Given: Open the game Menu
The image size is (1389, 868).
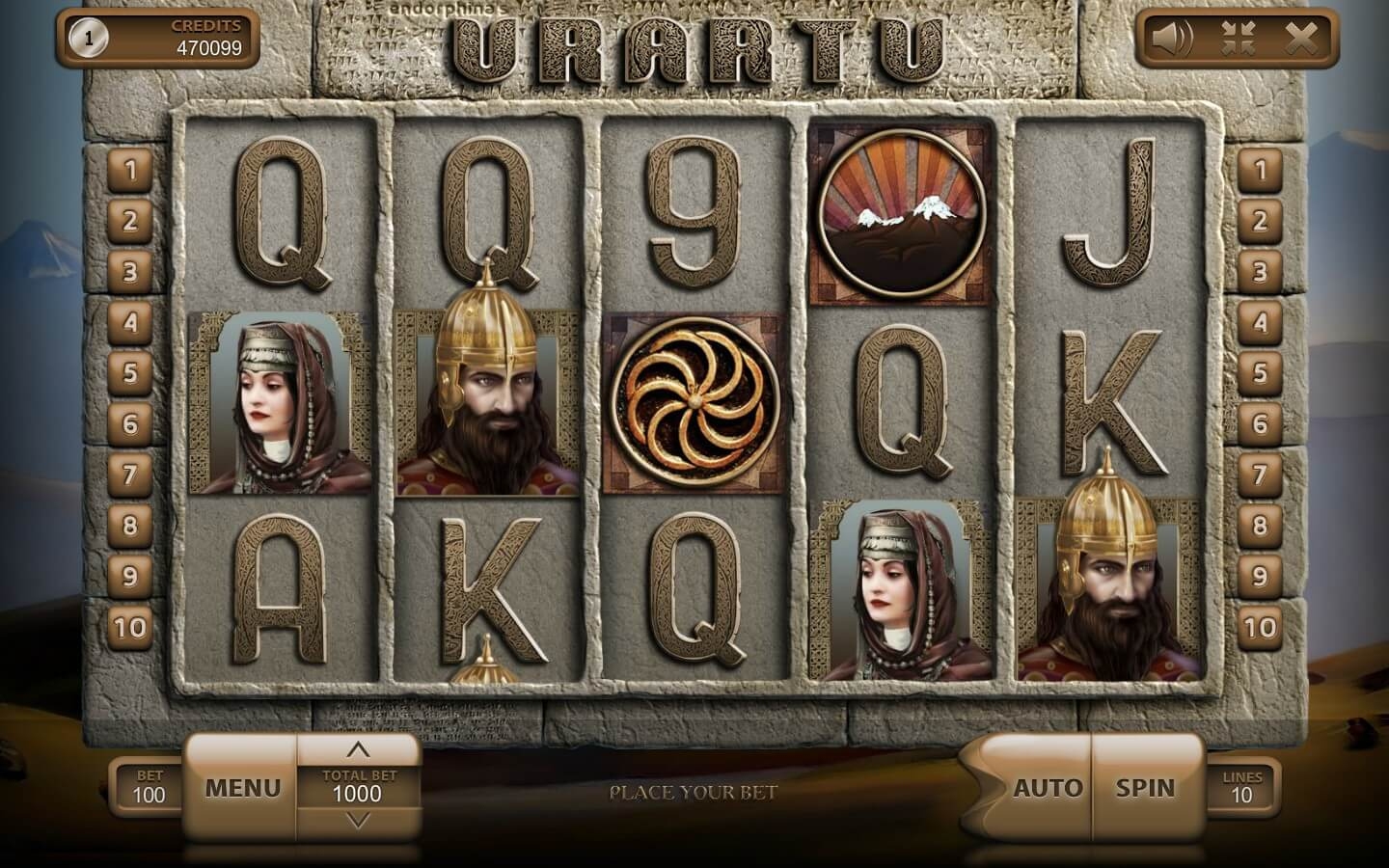Looking at the screenshot, I should click(x=242, y=788).
